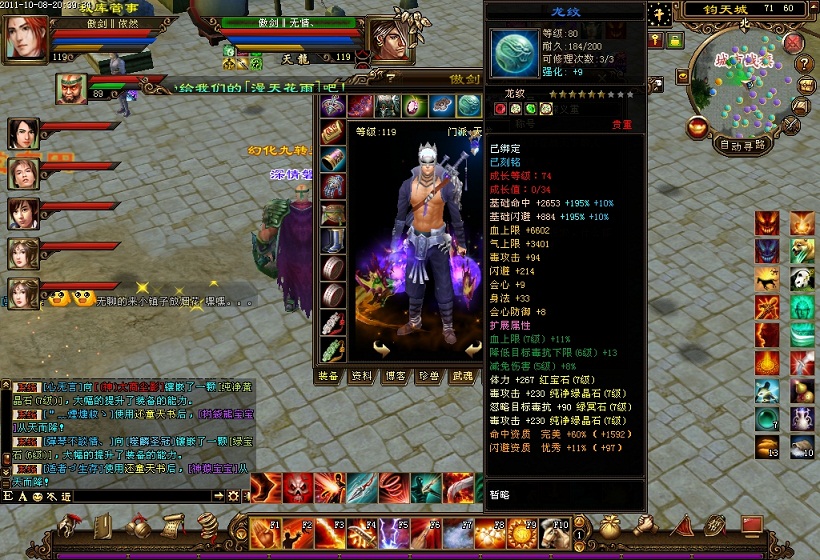Open the 资料 profile tab

pyautogui.click(x=361, y=376)
